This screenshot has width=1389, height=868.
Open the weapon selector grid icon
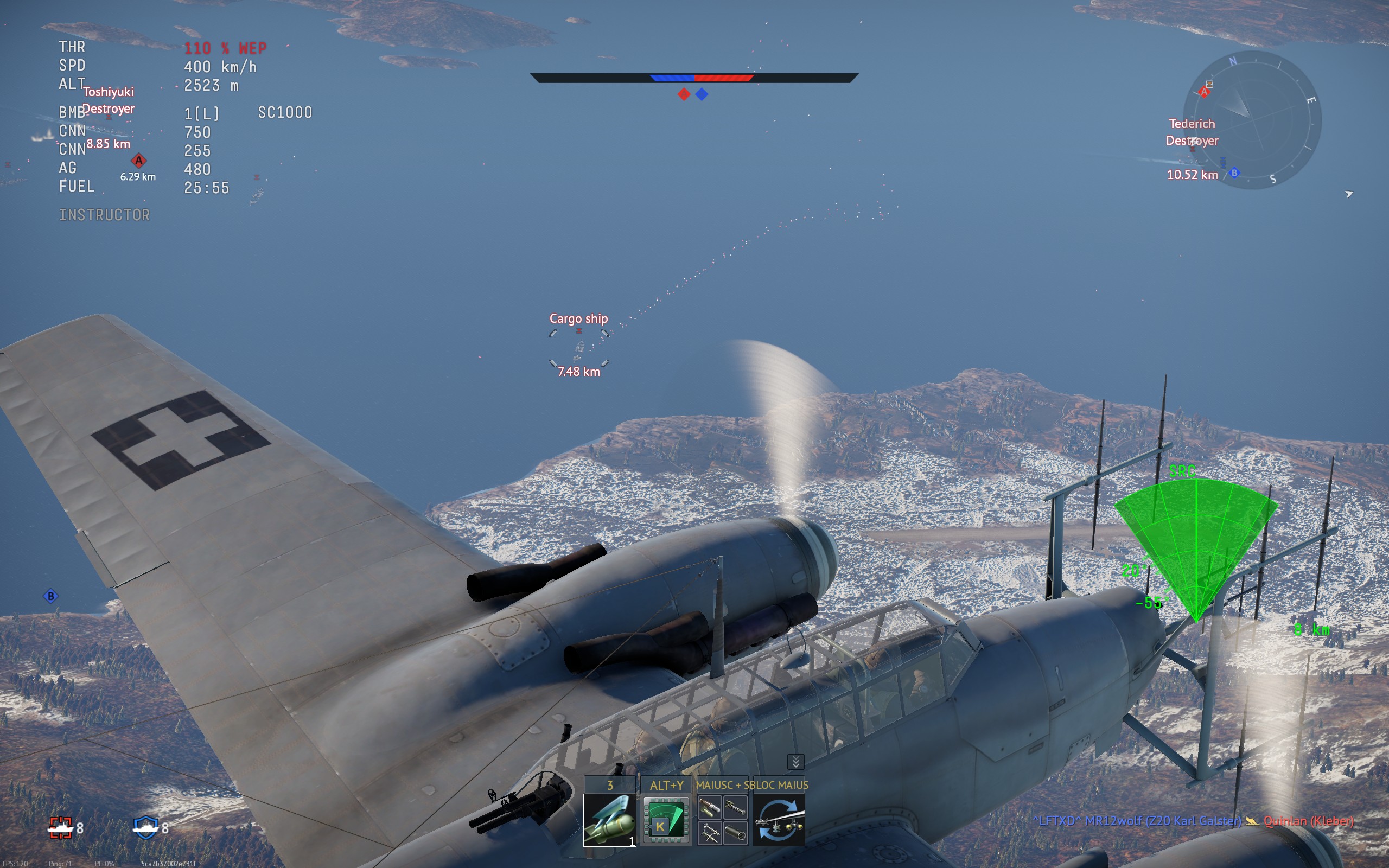722,820
